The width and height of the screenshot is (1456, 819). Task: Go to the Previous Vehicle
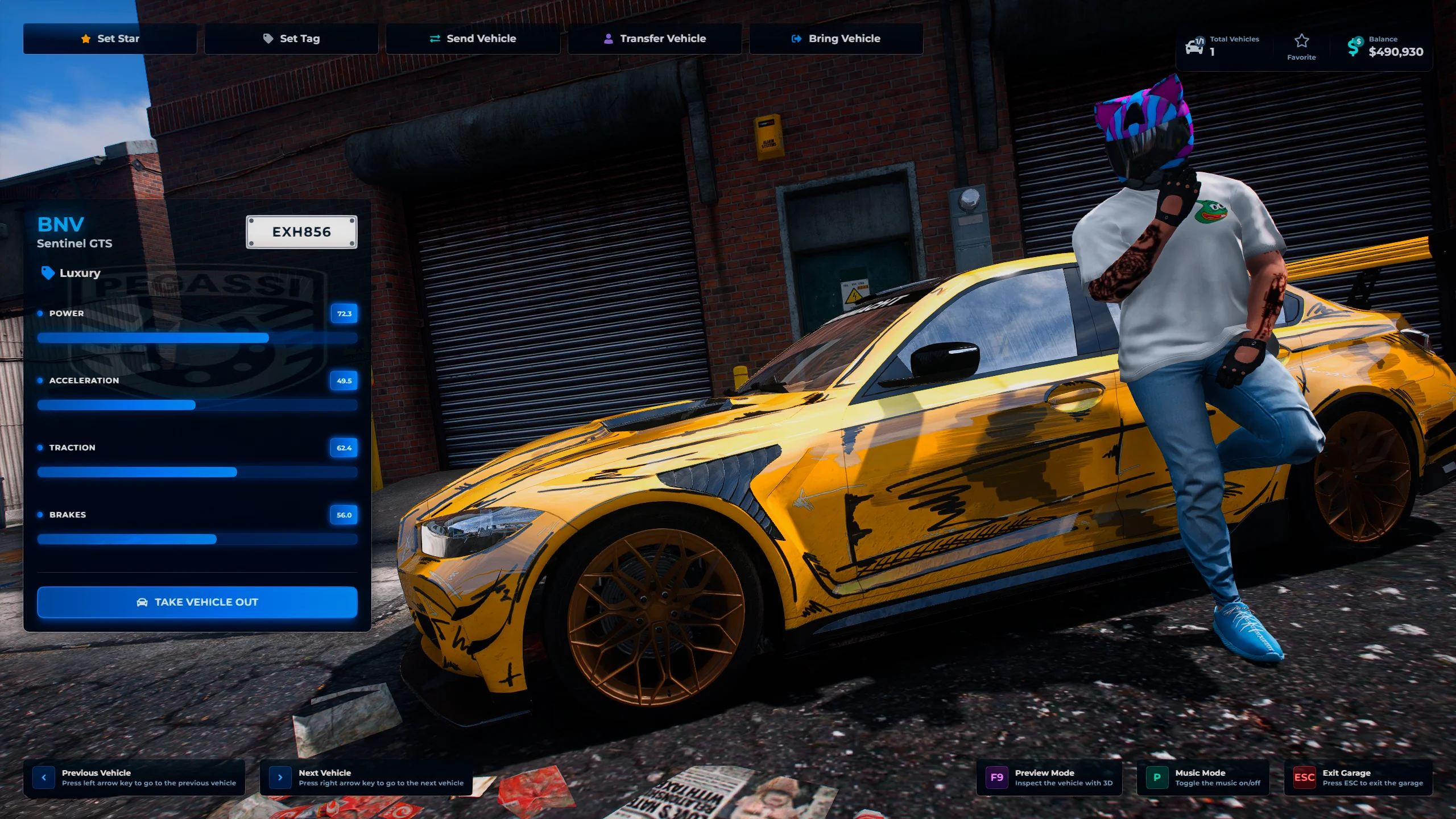pos(134,777)
